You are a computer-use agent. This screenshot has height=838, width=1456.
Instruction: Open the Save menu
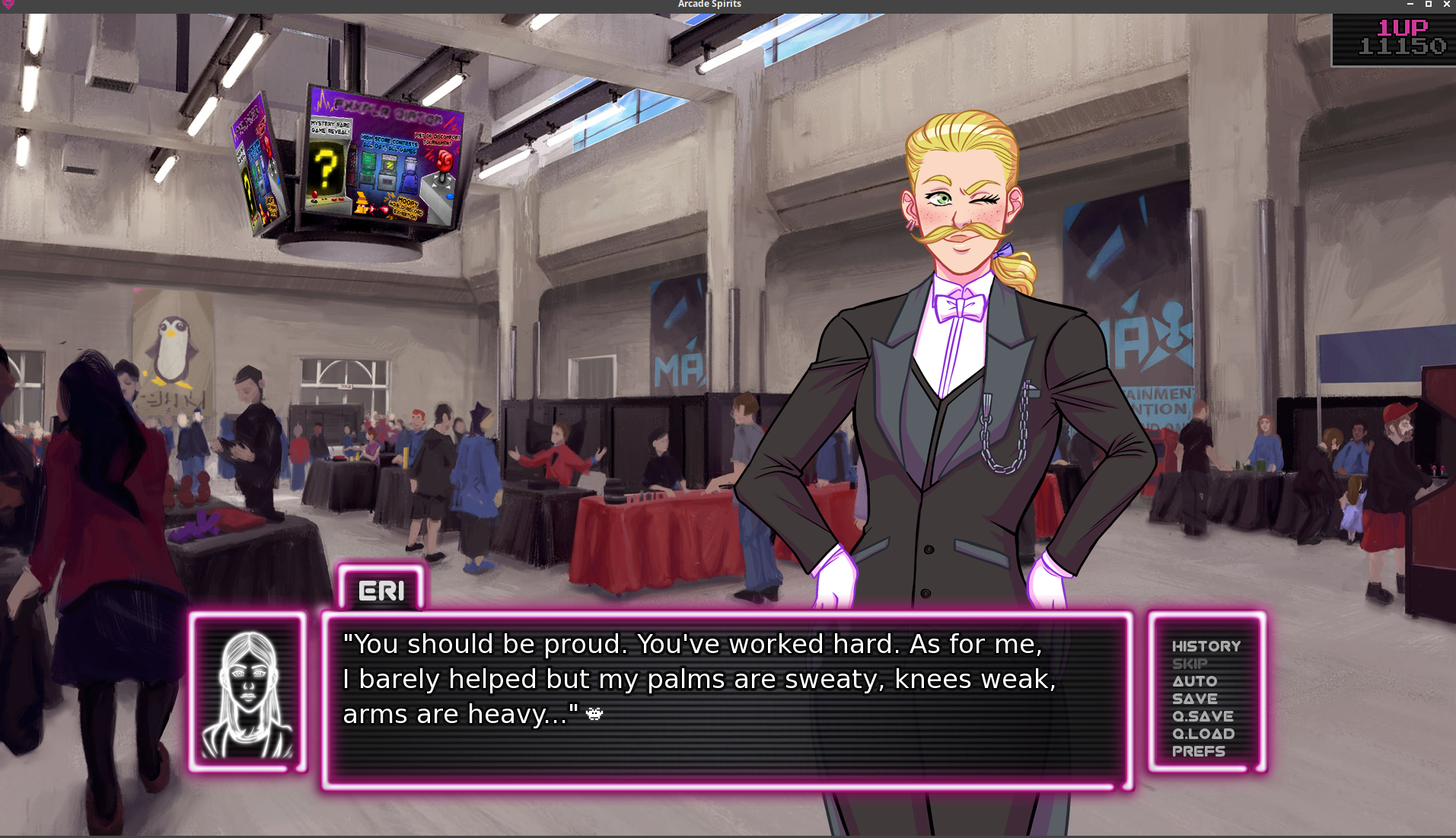(x=1194, y=699)
